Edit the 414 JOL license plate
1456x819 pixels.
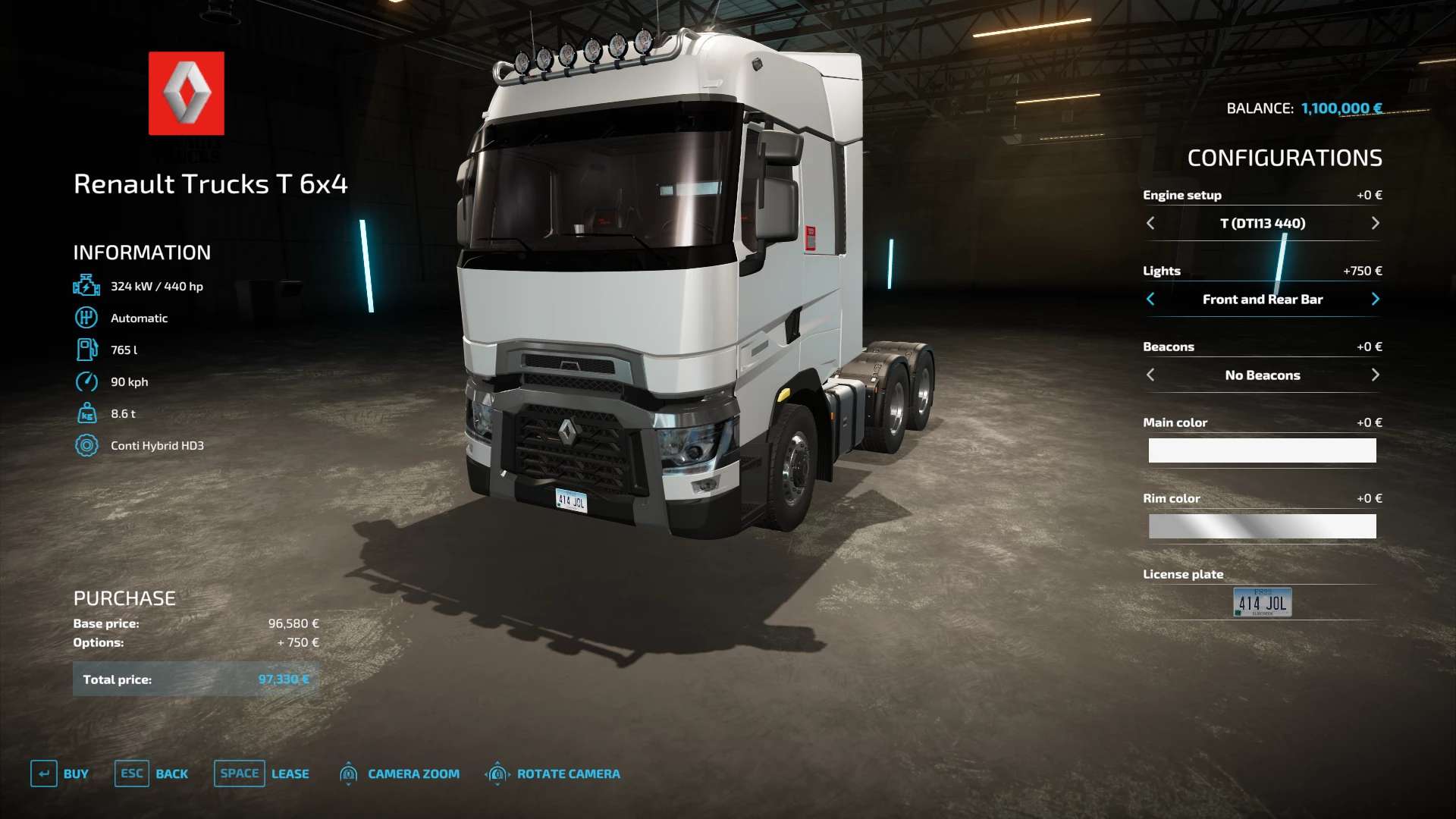coord(1262,602)
